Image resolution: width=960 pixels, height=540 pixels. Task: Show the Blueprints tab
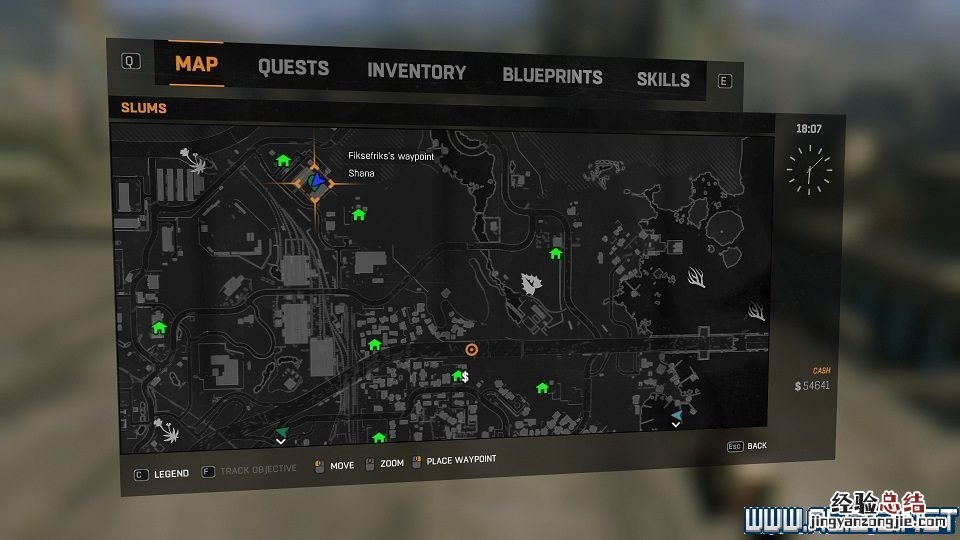tap(552, 76)
